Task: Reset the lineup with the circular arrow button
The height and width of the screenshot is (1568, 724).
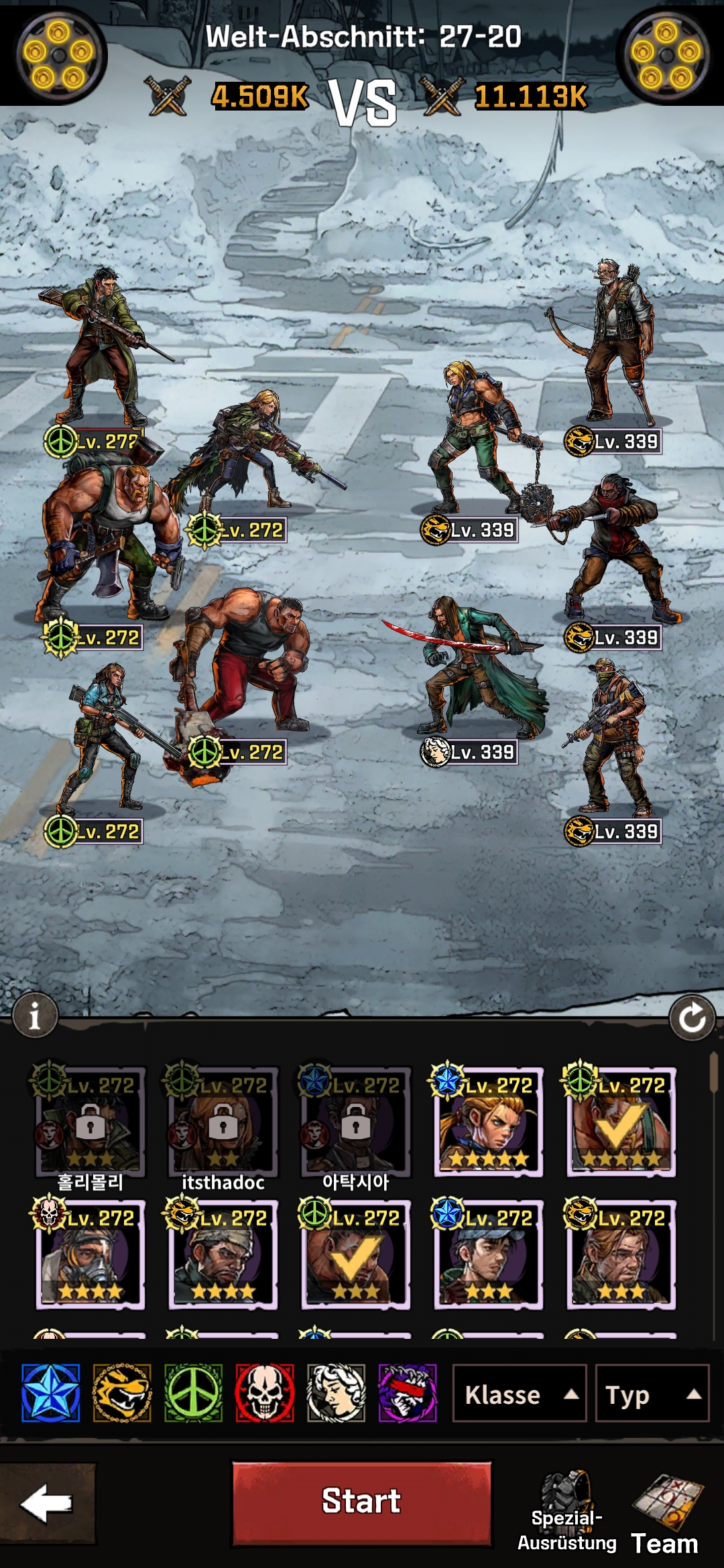Action: click(x=692, y=1019)
